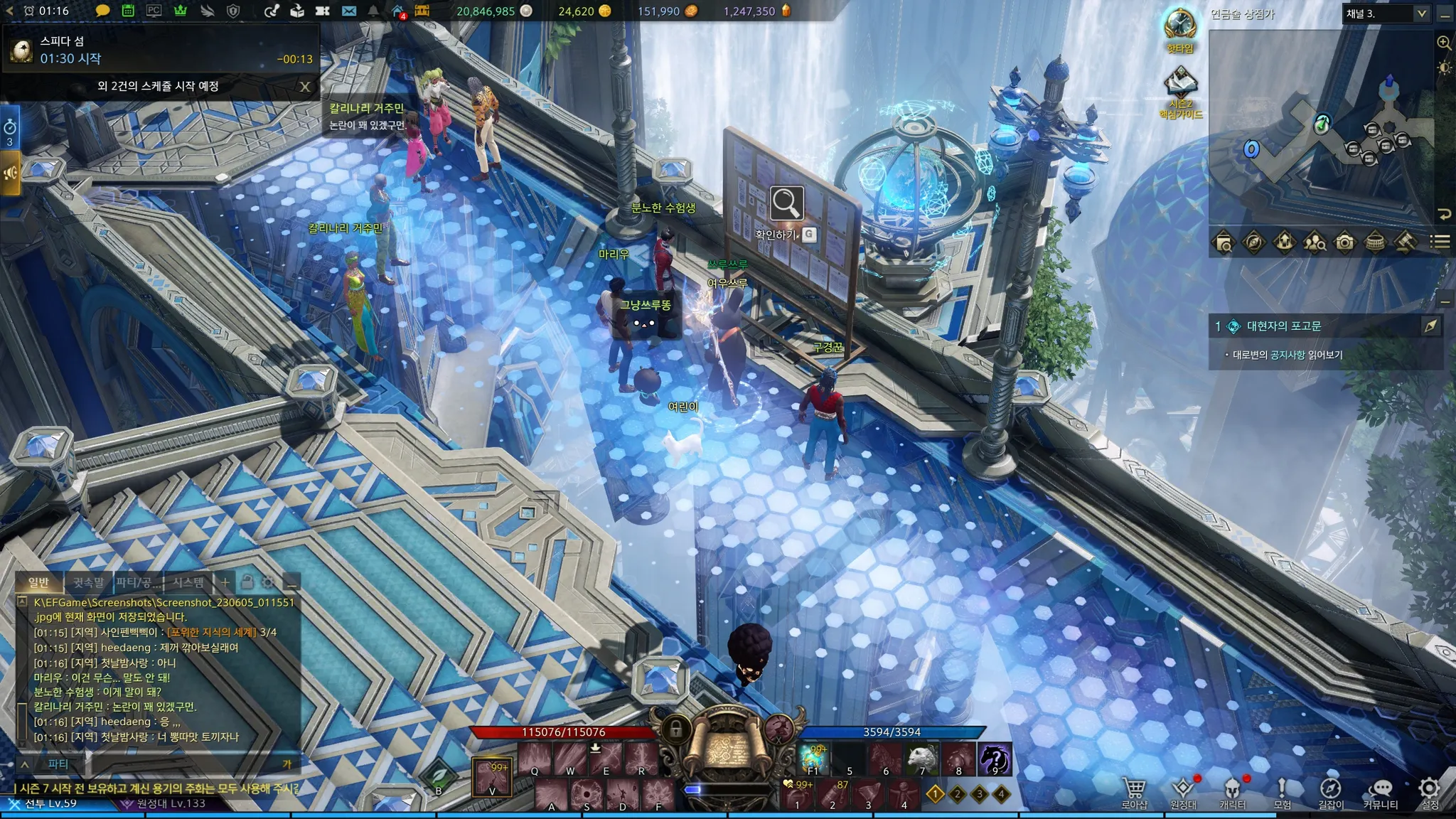
Task: Switch to the 시스템 chat tab
Action: [188, 583]
